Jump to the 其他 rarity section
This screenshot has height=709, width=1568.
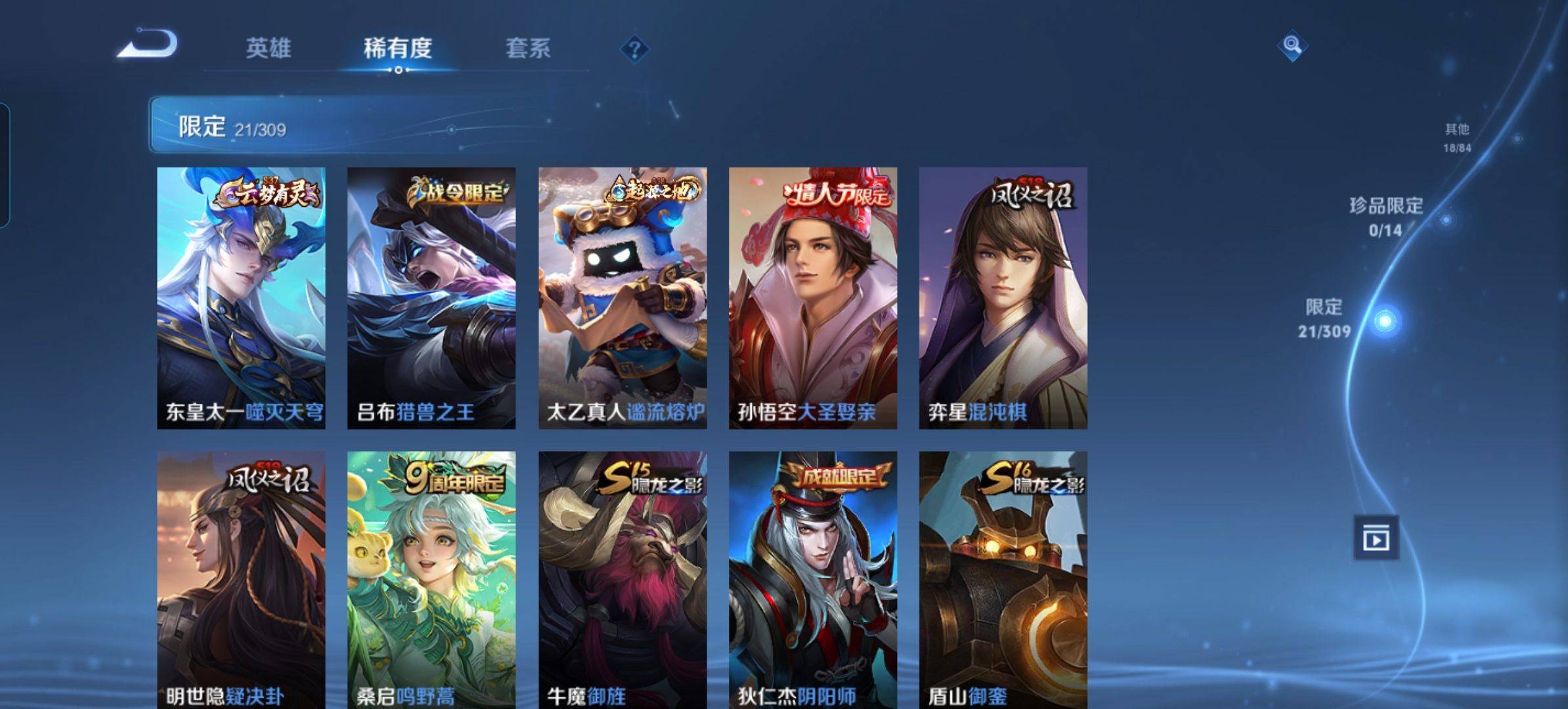pyautogui.click(x=1456, y=137)
